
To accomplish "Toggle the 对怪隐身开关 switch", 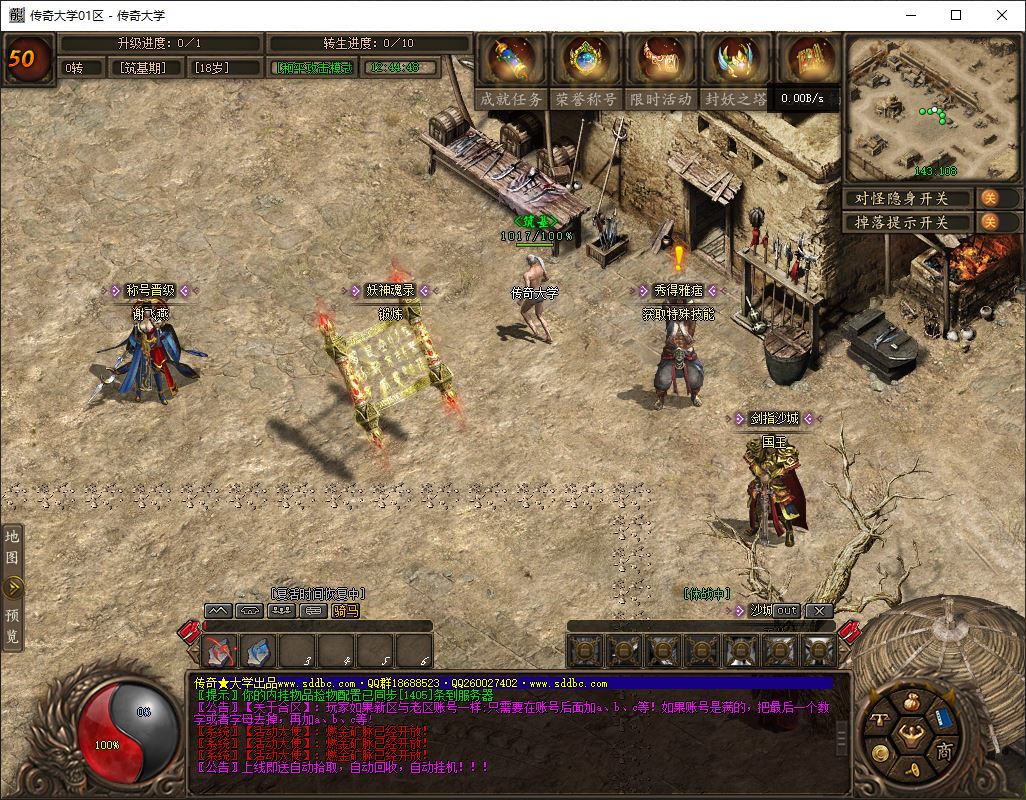I will click(x=988, y=198).
